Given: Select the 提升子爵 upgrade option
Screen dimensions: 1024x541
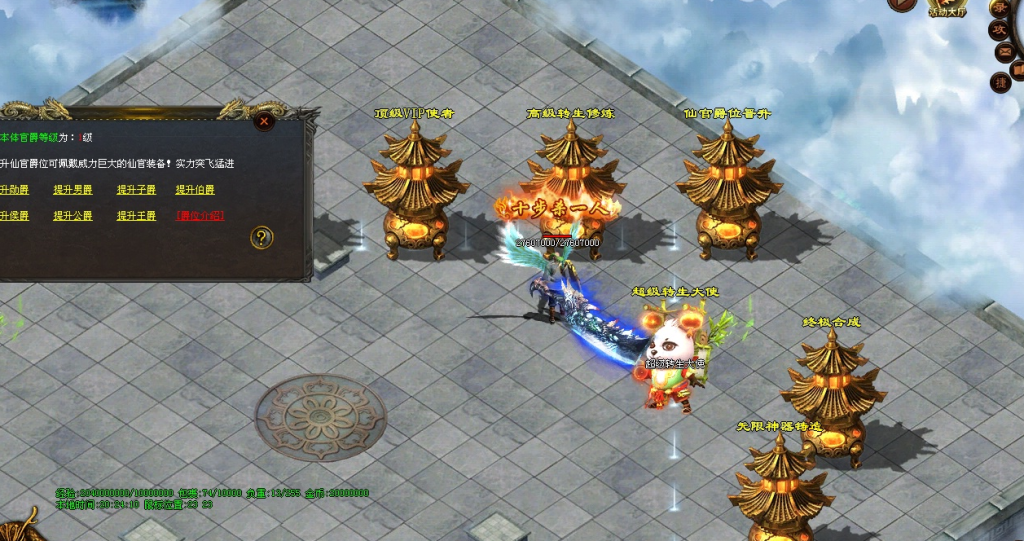Looking at the screenshot, I should click(x=136, y=190).
